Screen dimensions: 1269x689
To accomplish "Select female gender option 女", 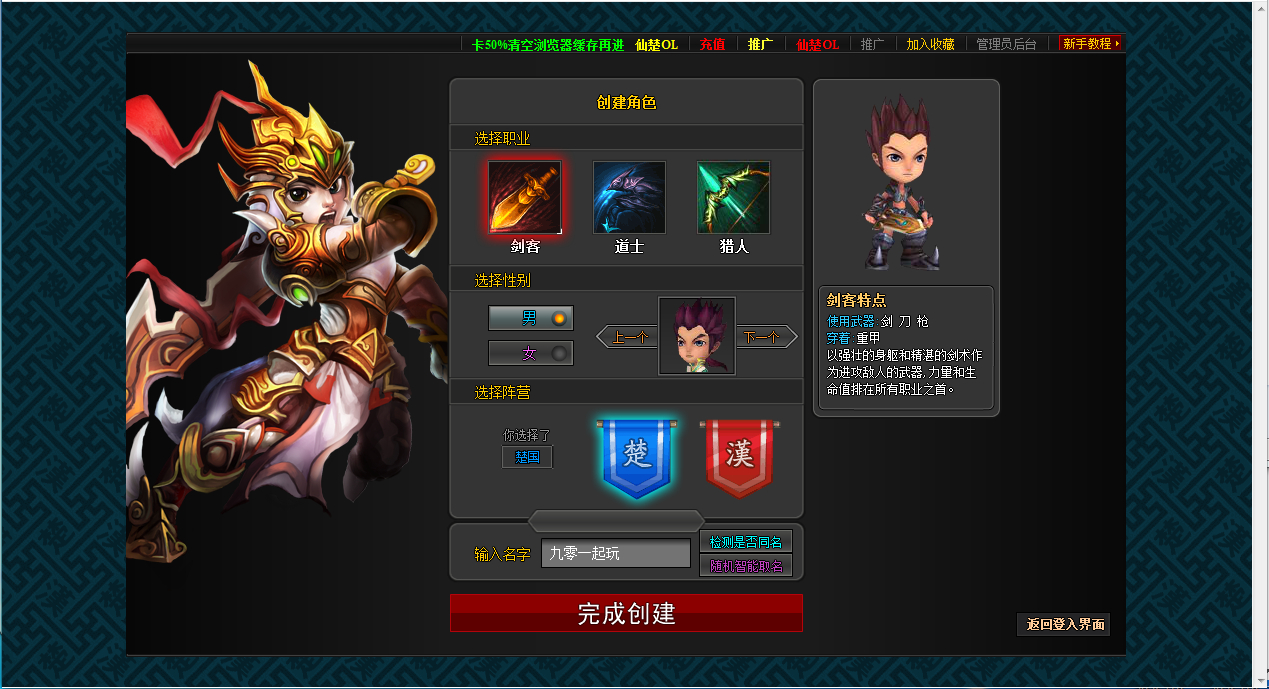I will coord(530,353).
